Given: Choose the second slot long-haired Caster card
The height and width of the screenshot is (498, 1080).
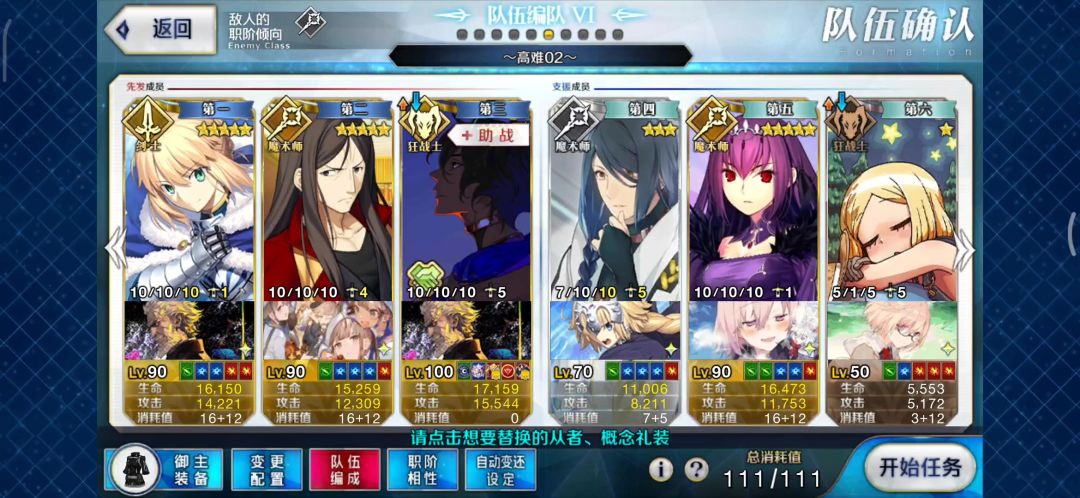Looking at the screenshot, I should 327,210.
